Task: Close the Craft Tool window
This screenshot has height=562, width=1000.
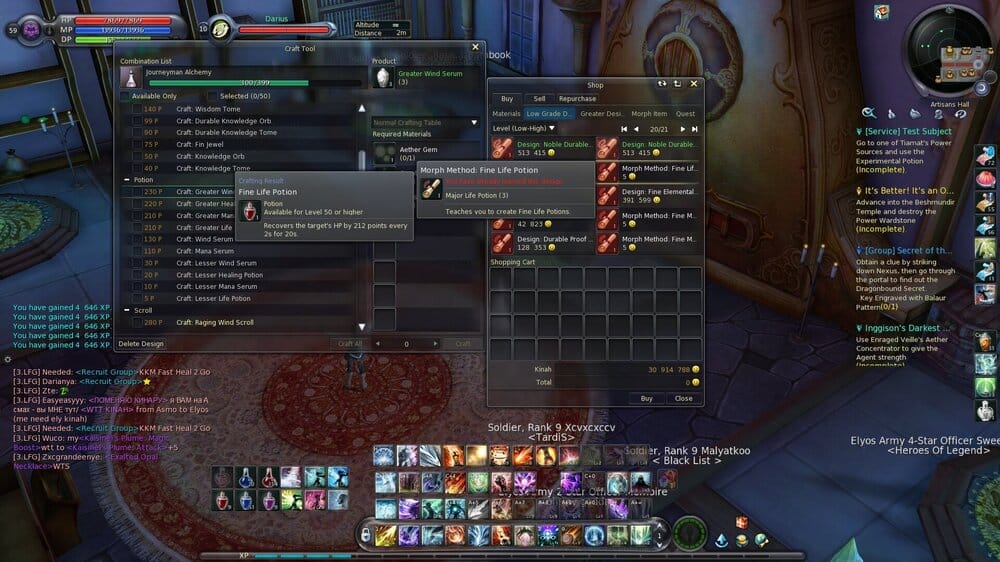Action: 475,47
